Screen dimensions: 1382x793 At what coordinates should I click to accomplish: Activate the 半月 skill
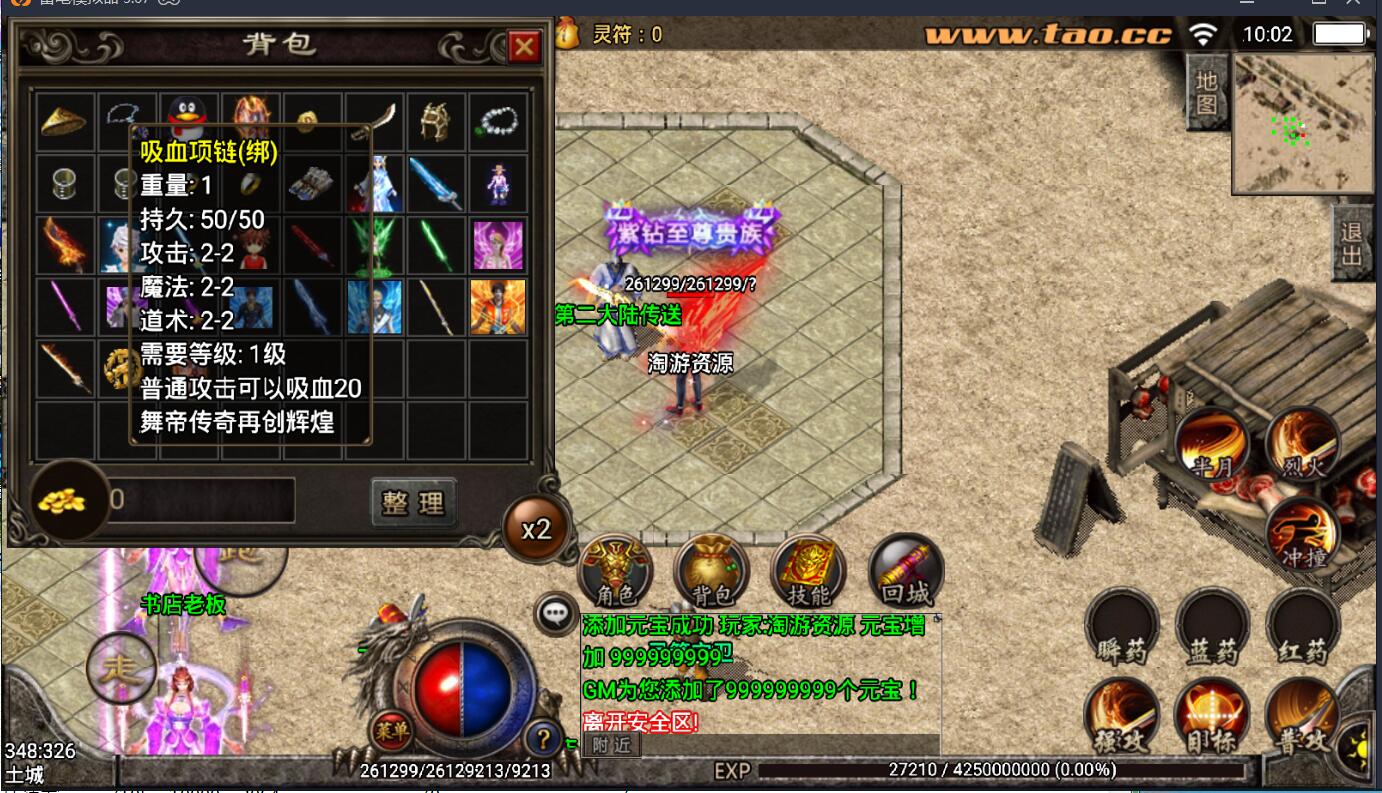pyautogui.click(x=1211, y=444)
